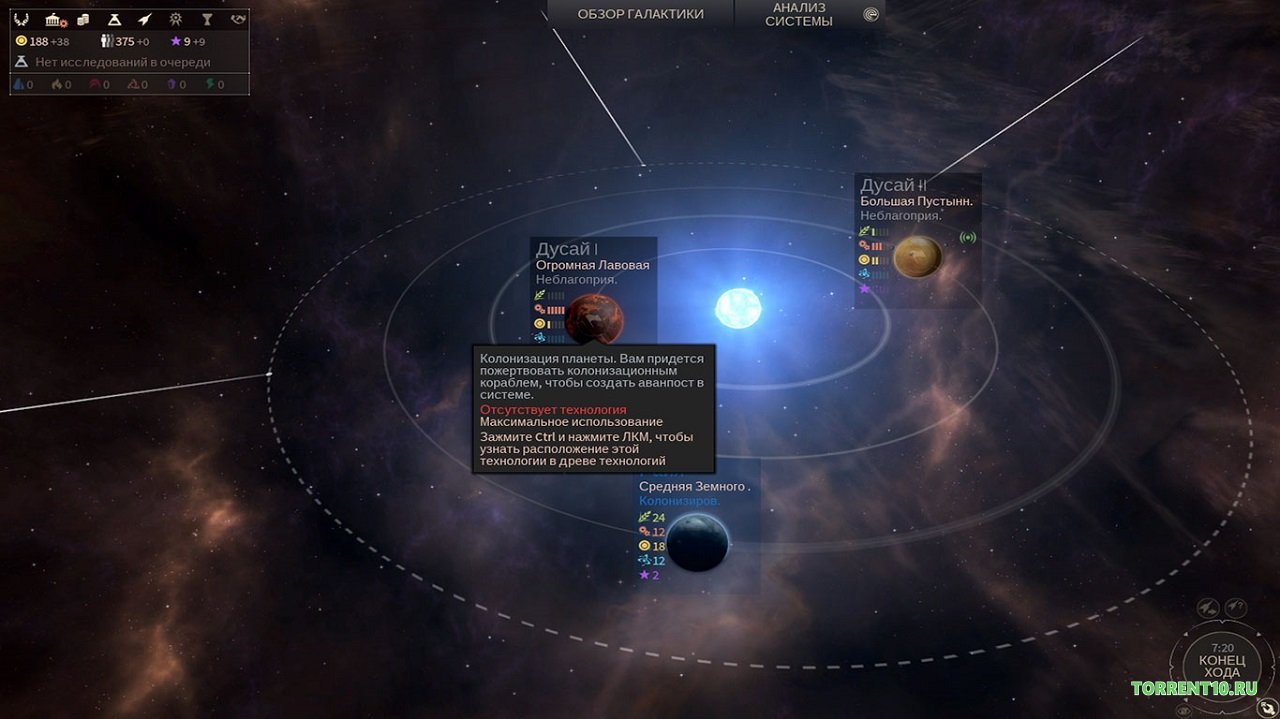The height and width of the screenshot is (719, 1280).
Task: Open the Обзор Галактики galaxy view
Action: click(640, 14)
